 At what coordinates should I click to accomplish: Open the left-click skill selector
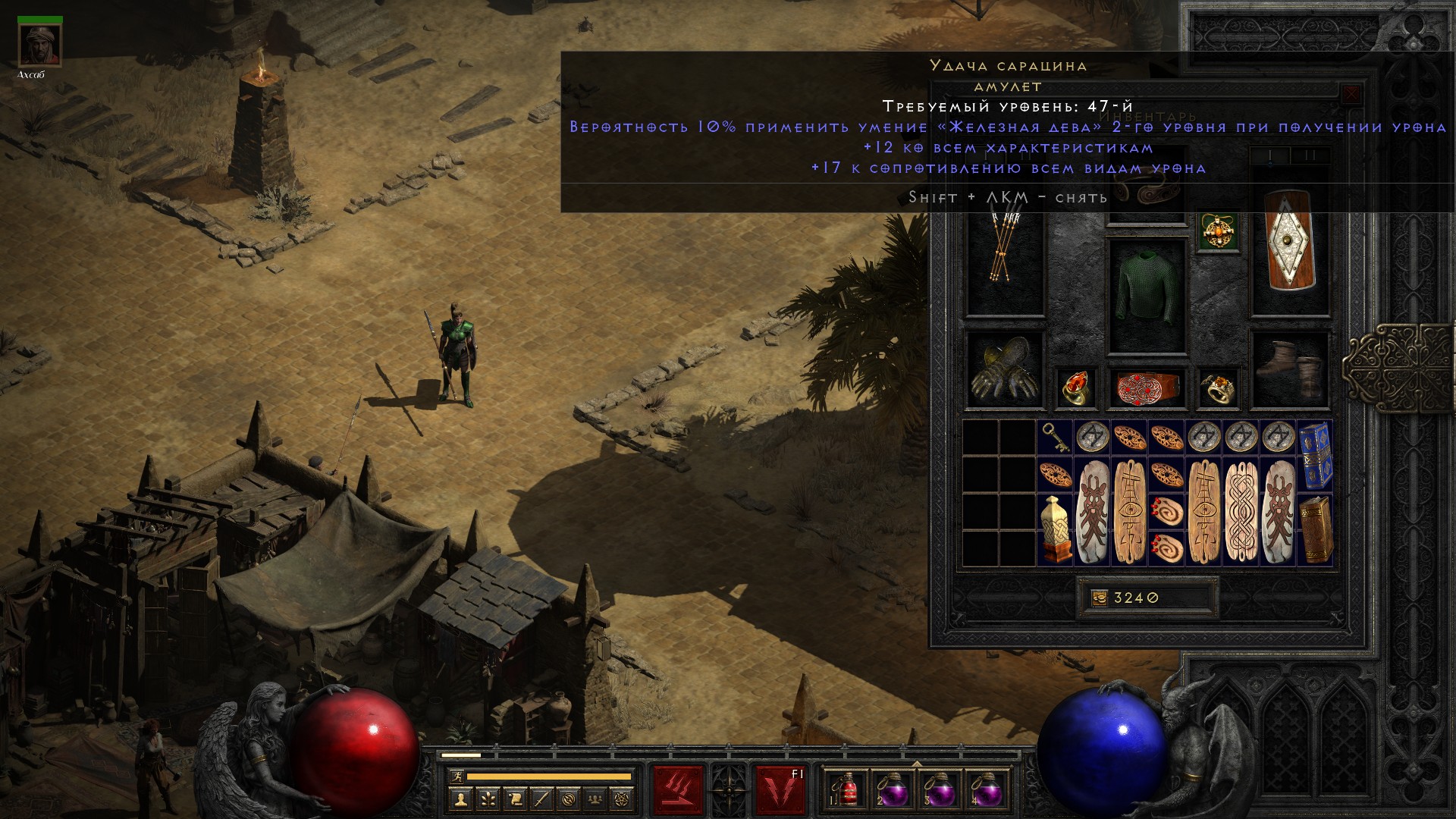678,789
